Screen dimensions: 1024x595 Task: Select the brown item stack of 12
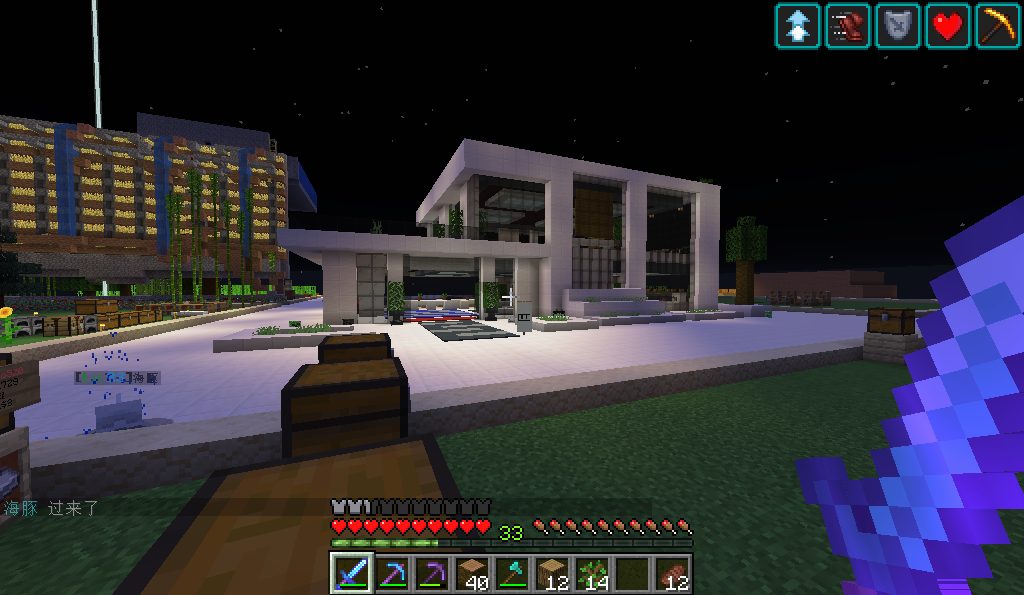(x=673, y=574)
